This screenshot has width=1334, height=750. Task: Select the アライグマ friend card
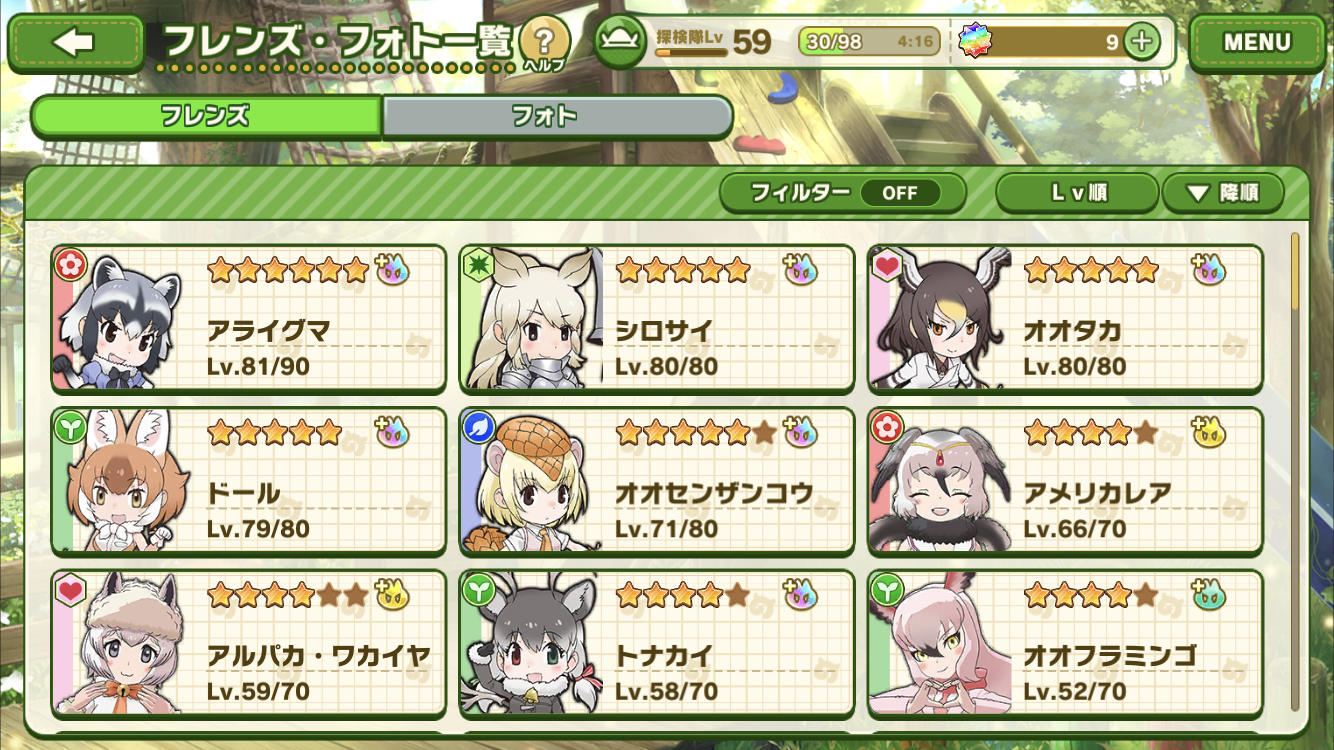pyautogui.click(x=249, y=319)
